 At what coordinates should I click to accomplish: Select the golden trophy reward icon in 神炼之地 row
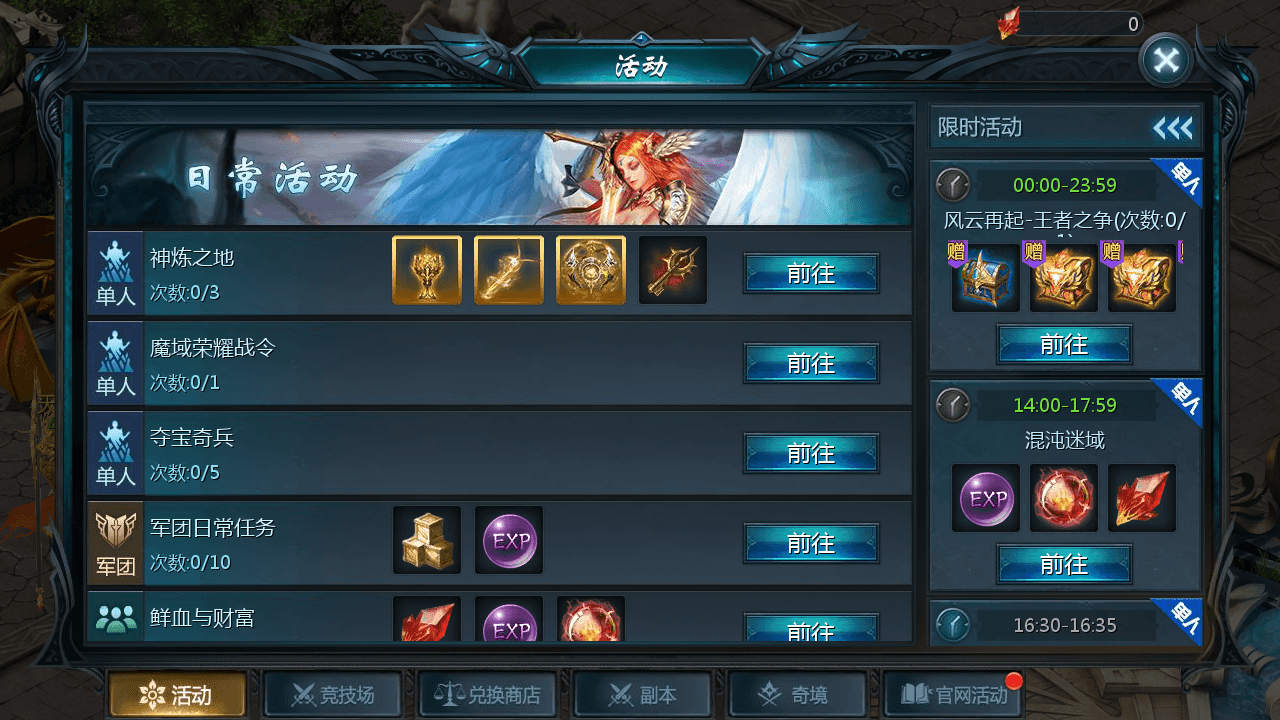click(427, 270)
